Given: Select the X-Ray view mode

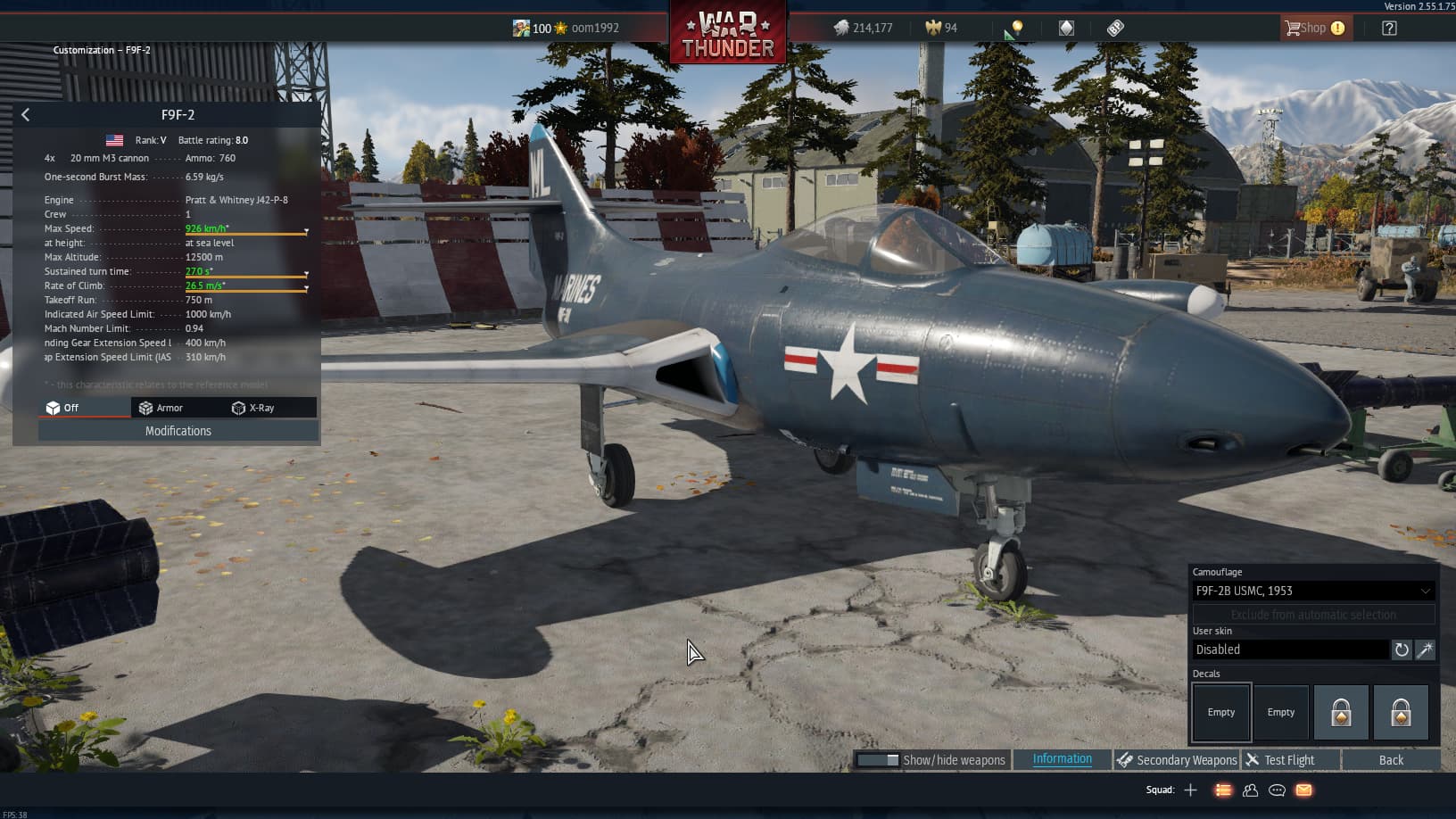Looking at the screenshot, I should coord(253,408).
